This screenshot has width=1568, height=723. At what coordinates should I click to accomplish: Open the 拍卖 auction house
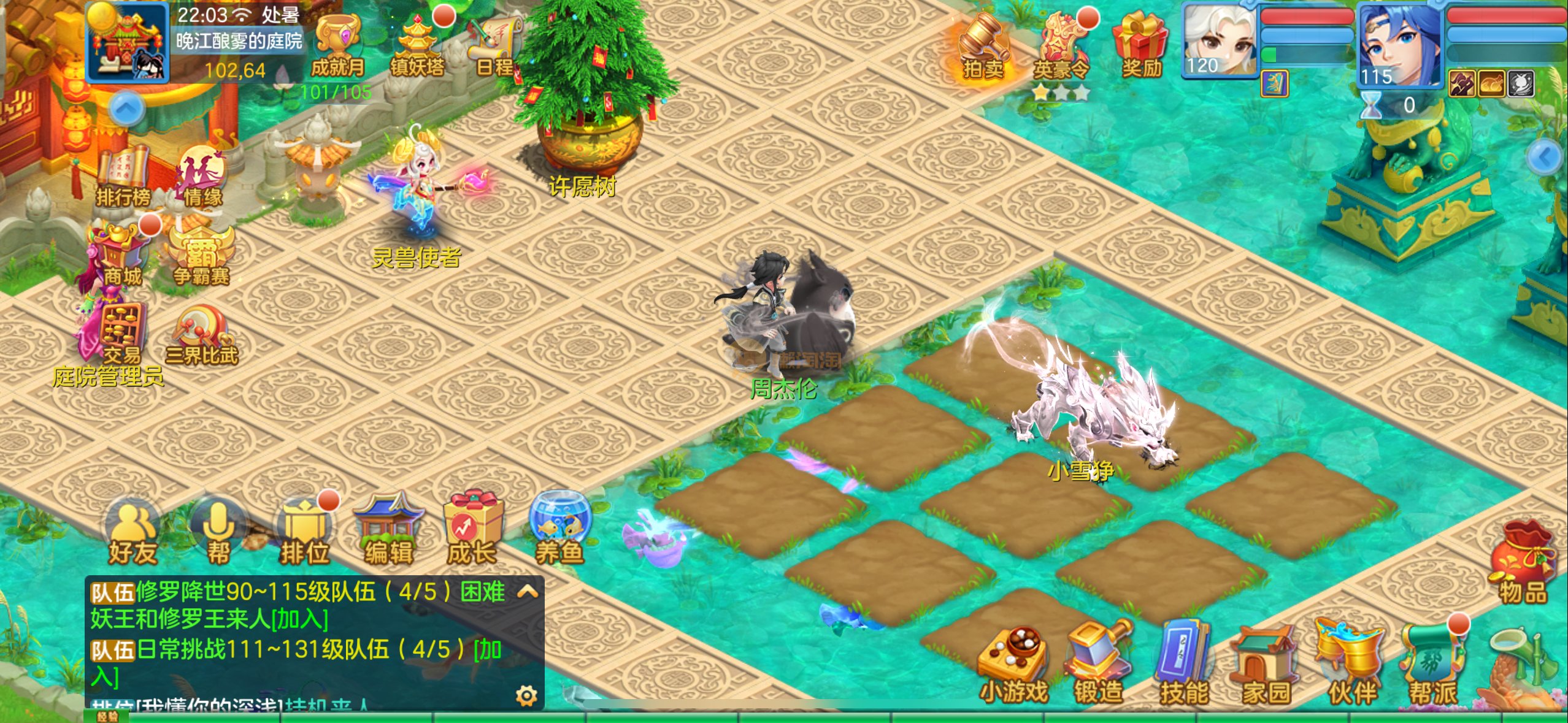coord(983,46)
